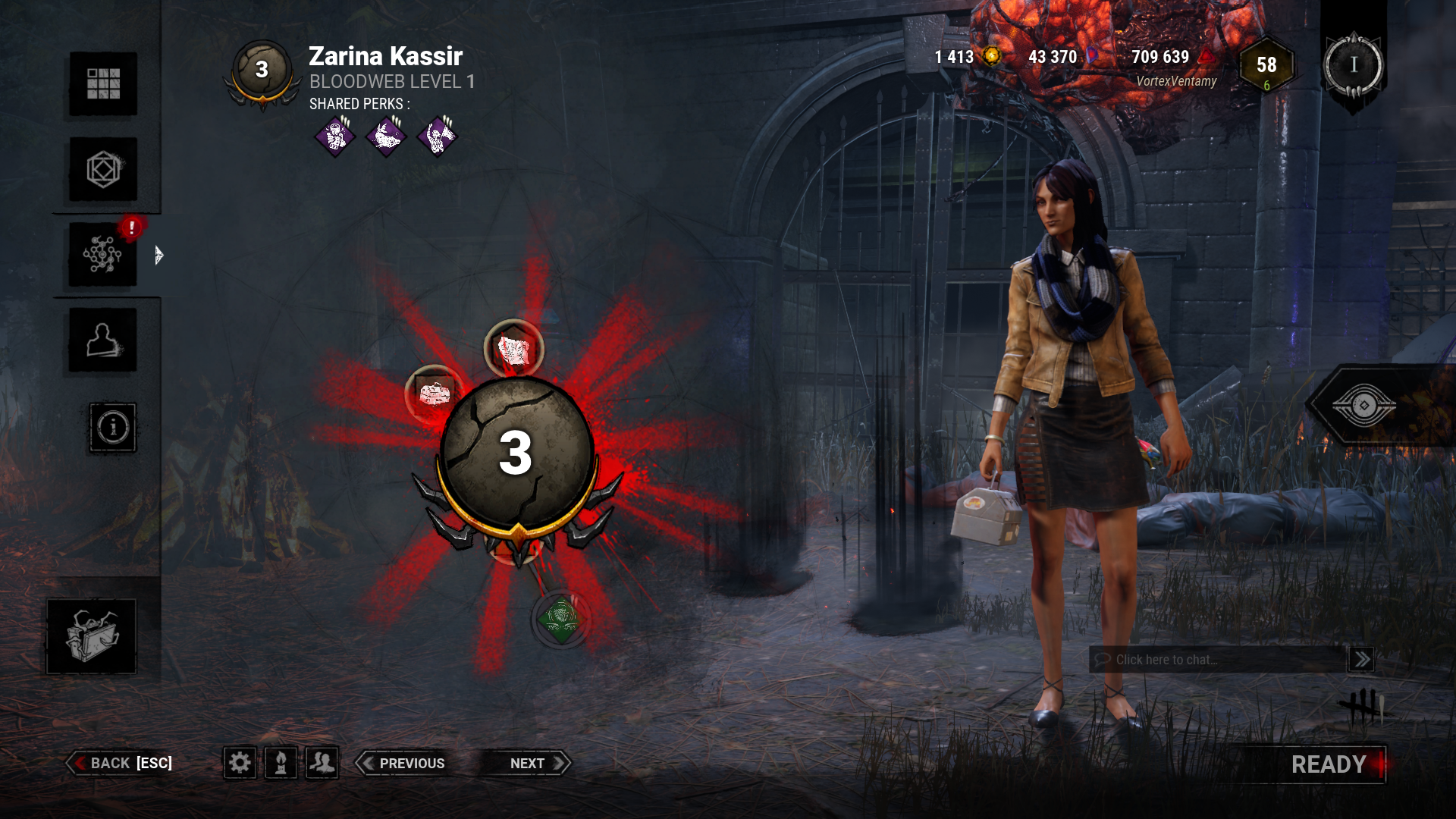
Task: Click the READY button
Action: click(x=1328, y=764)
